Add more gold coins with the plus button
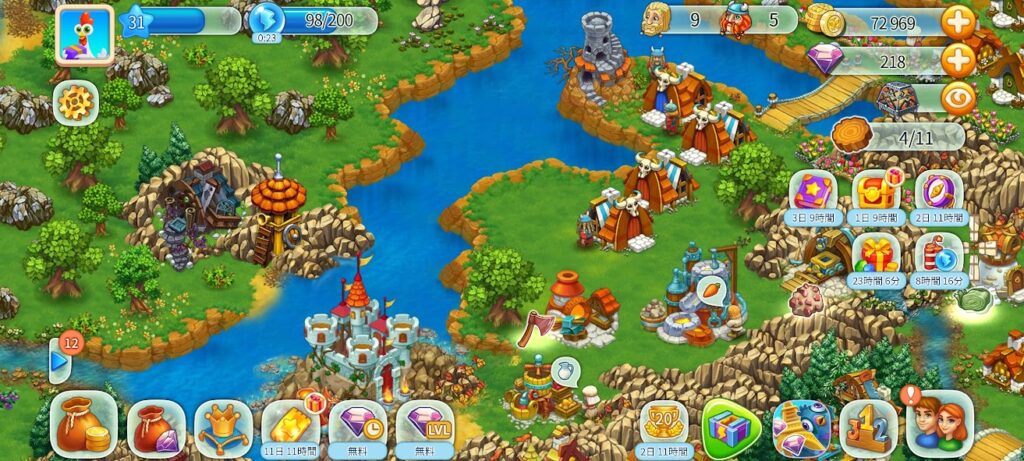Image resolution: width=1024 pixels, height=461 pixels. point(958,21)
